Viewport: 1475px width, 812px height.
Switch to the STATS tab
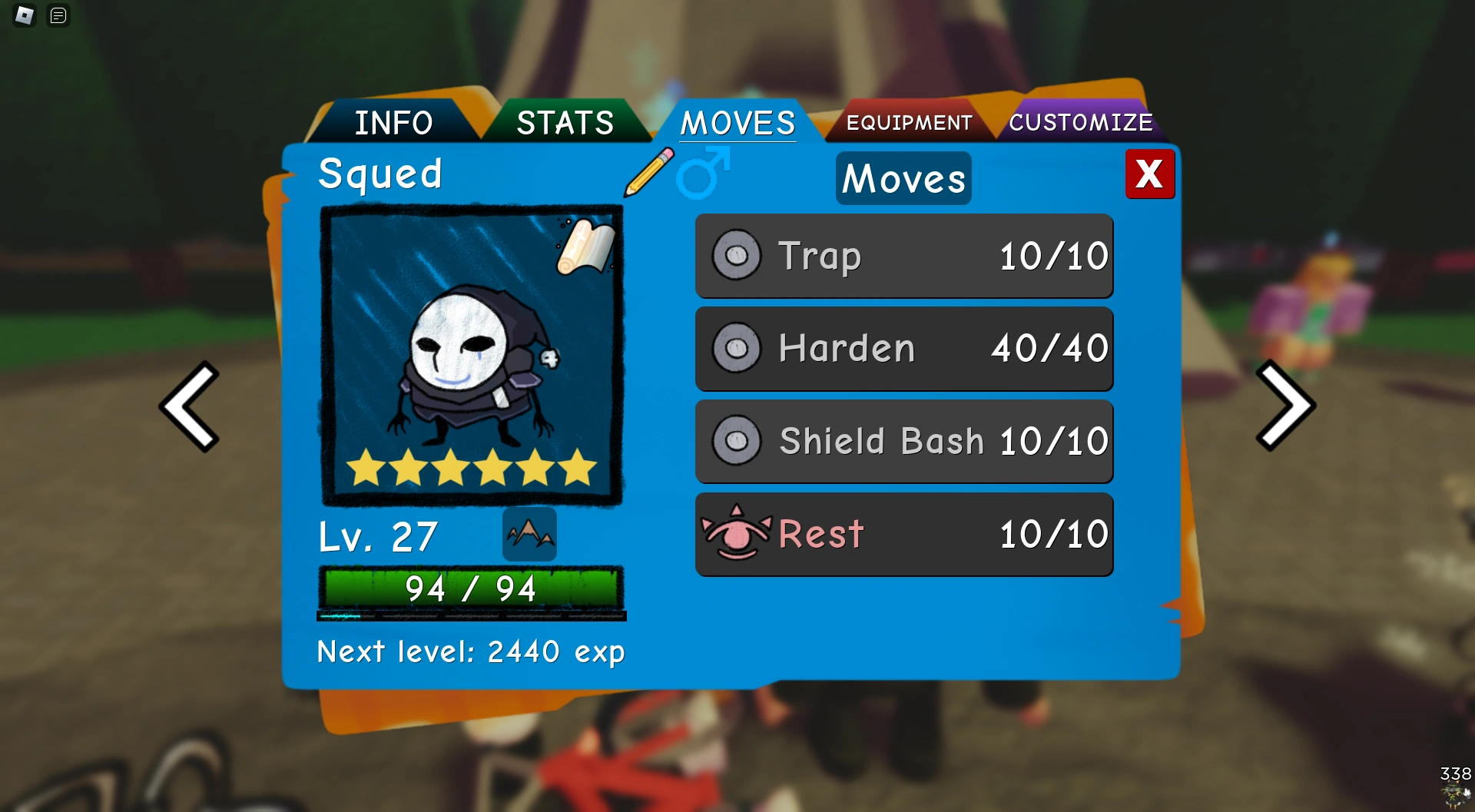566,121
